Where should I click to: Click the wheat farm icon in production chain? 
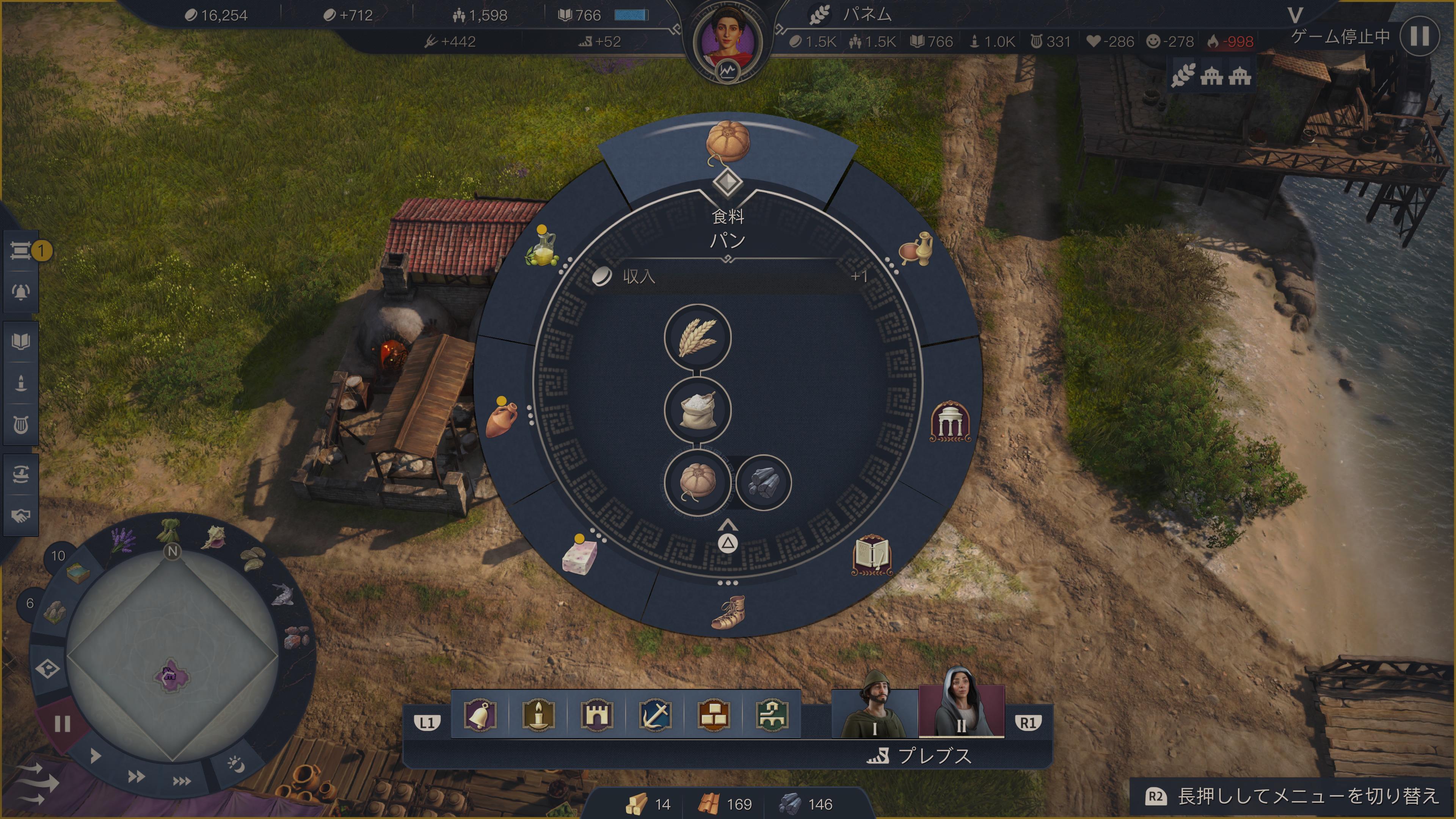point(698,338)
